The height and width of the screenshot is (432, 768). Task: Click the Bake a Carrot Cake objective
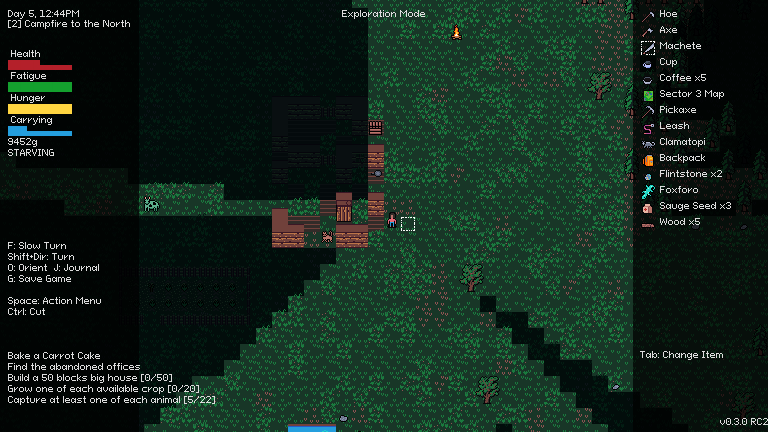[x=54, y=356]
